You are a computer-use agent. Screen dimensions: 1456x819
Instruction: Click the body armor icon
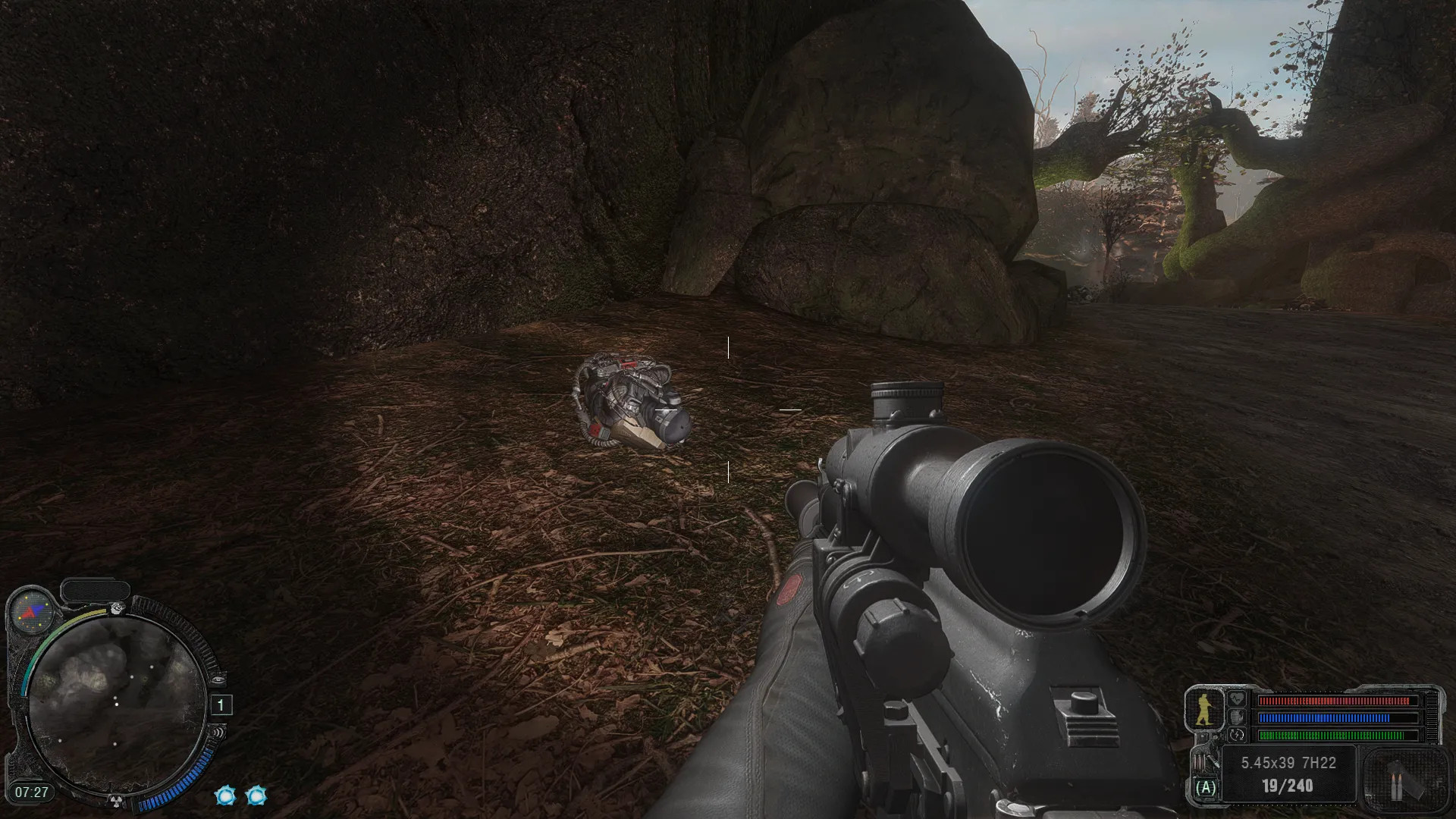[x=1237, y=717]
